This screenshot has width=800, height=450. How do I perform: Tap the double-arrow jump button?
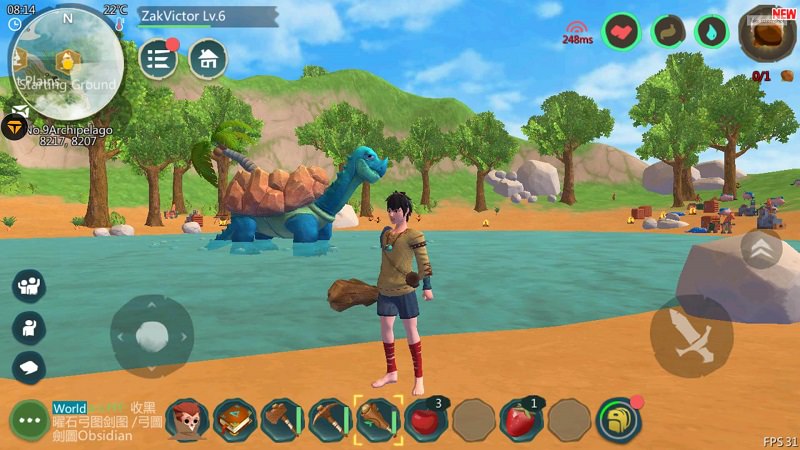pyautogui.click(x=761, y=249)
